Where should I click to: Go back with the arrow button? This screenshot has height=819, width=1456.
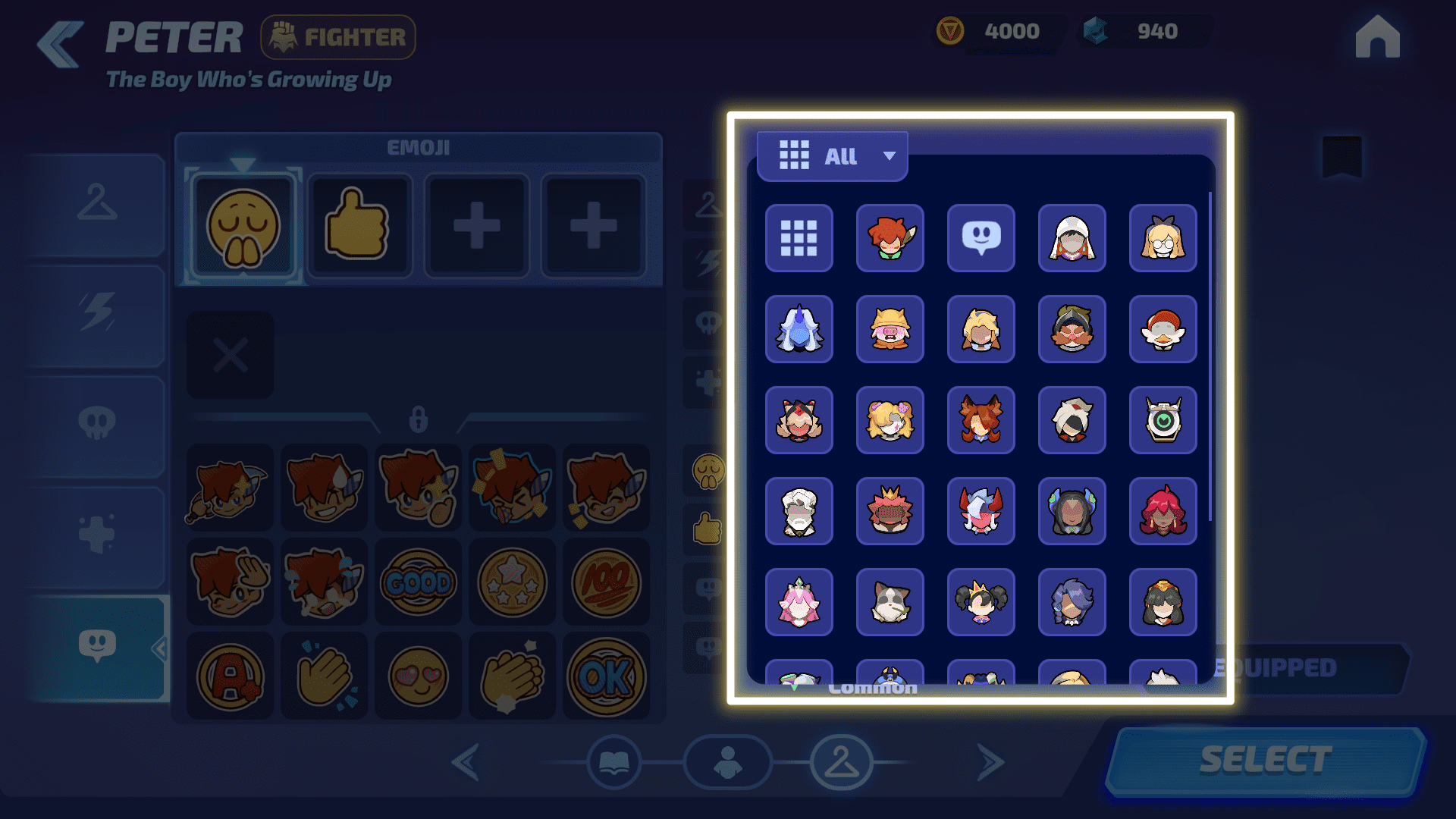pyautogui.click(x=61, y=44)
